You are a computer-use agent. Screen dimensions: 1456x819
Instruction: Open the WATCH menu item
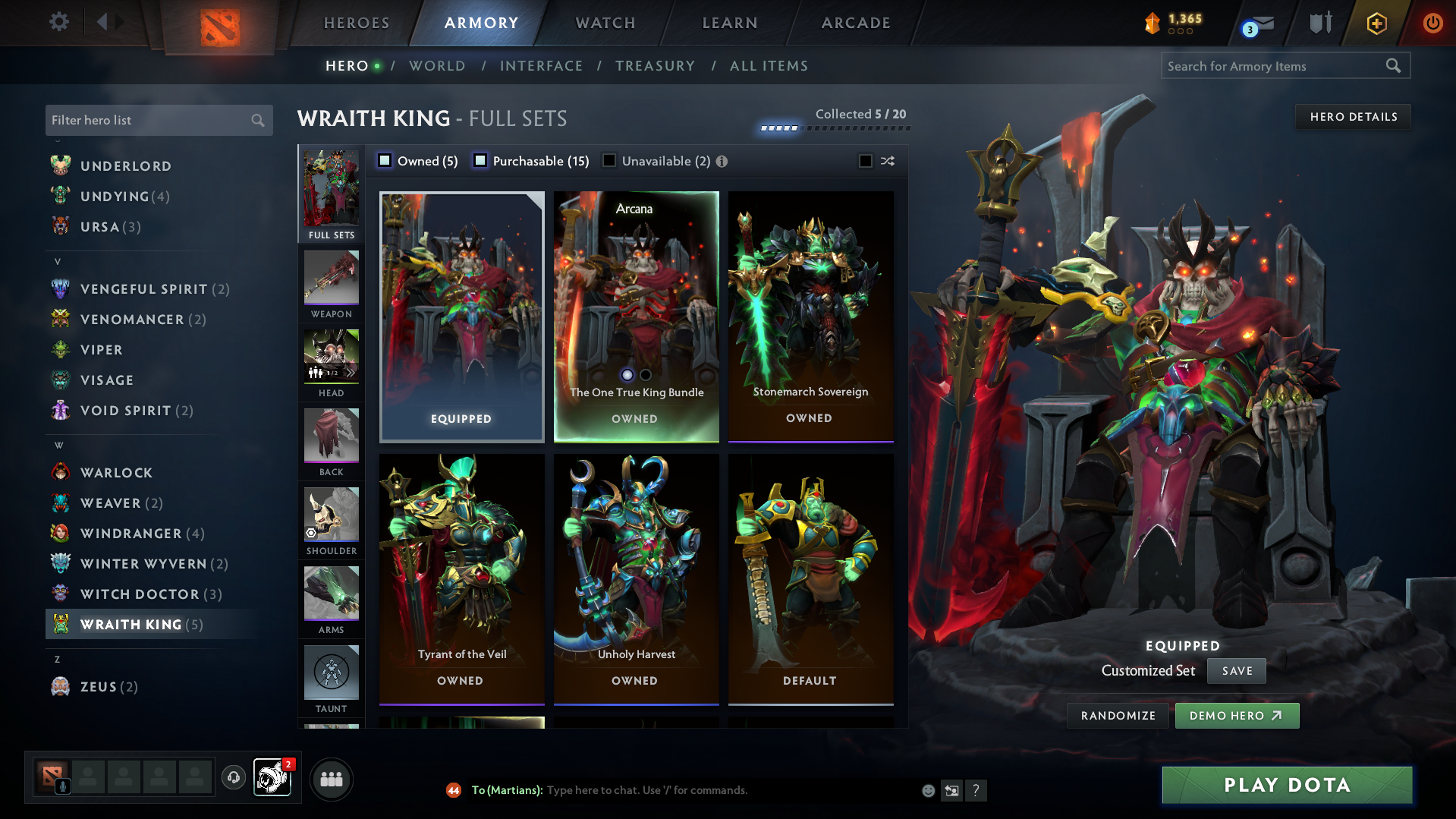click(x=605, y=23)
